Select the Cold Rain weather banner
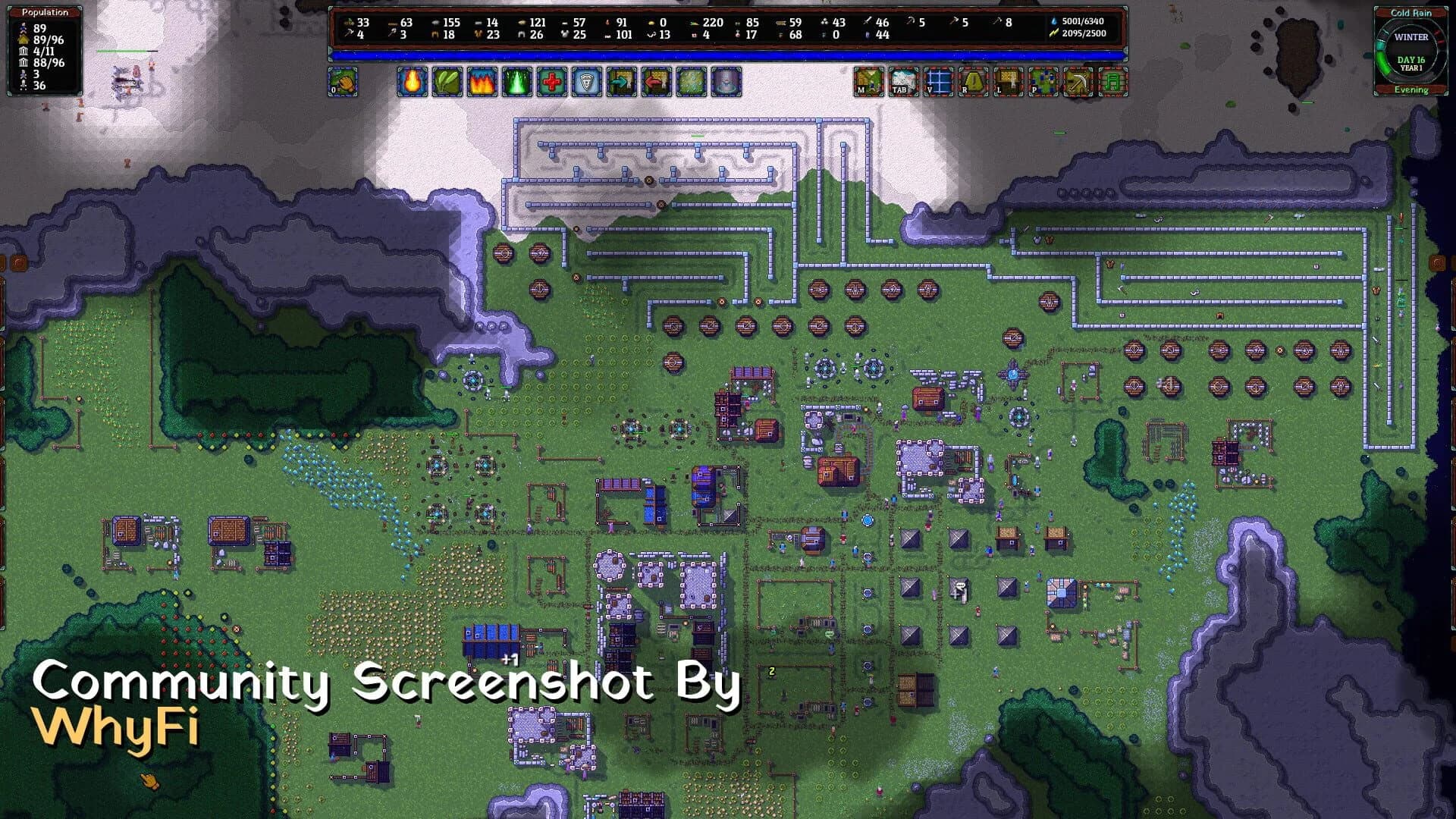The width and height of the screenshot is (1456, 819). click(x=1410, y=12)
